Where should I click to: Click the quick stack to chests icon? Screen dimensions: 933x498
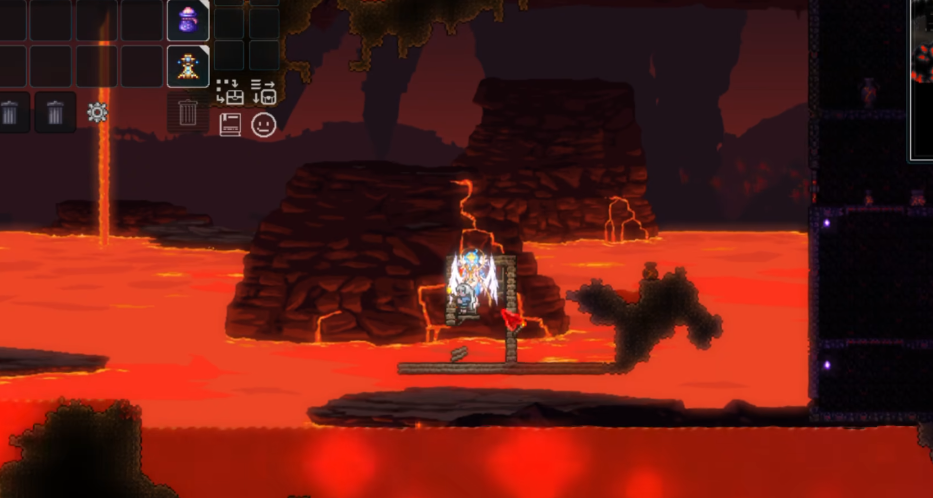[x=230, y=92]
